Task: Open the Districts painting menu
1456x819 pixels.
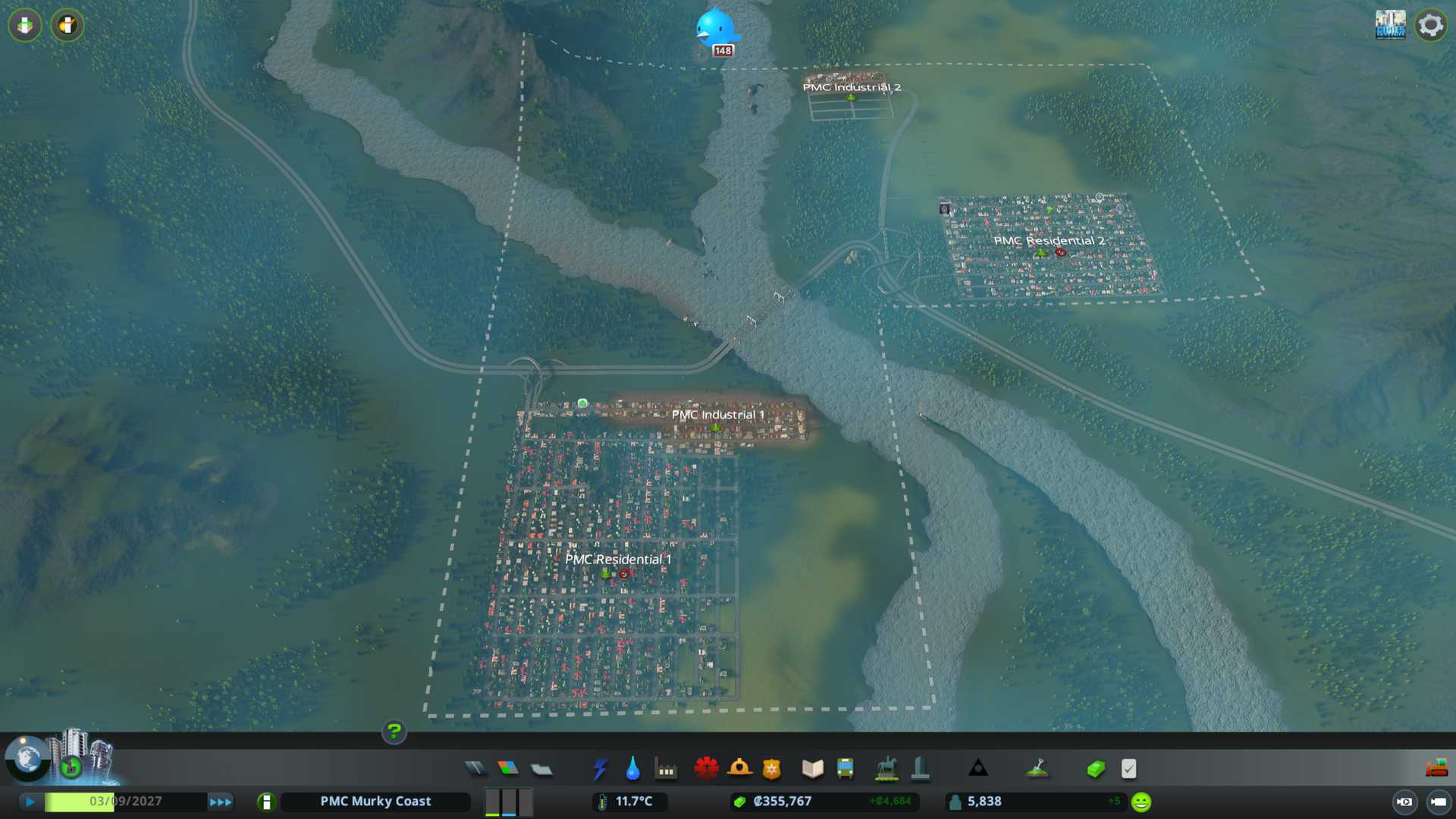Action: 541,769
